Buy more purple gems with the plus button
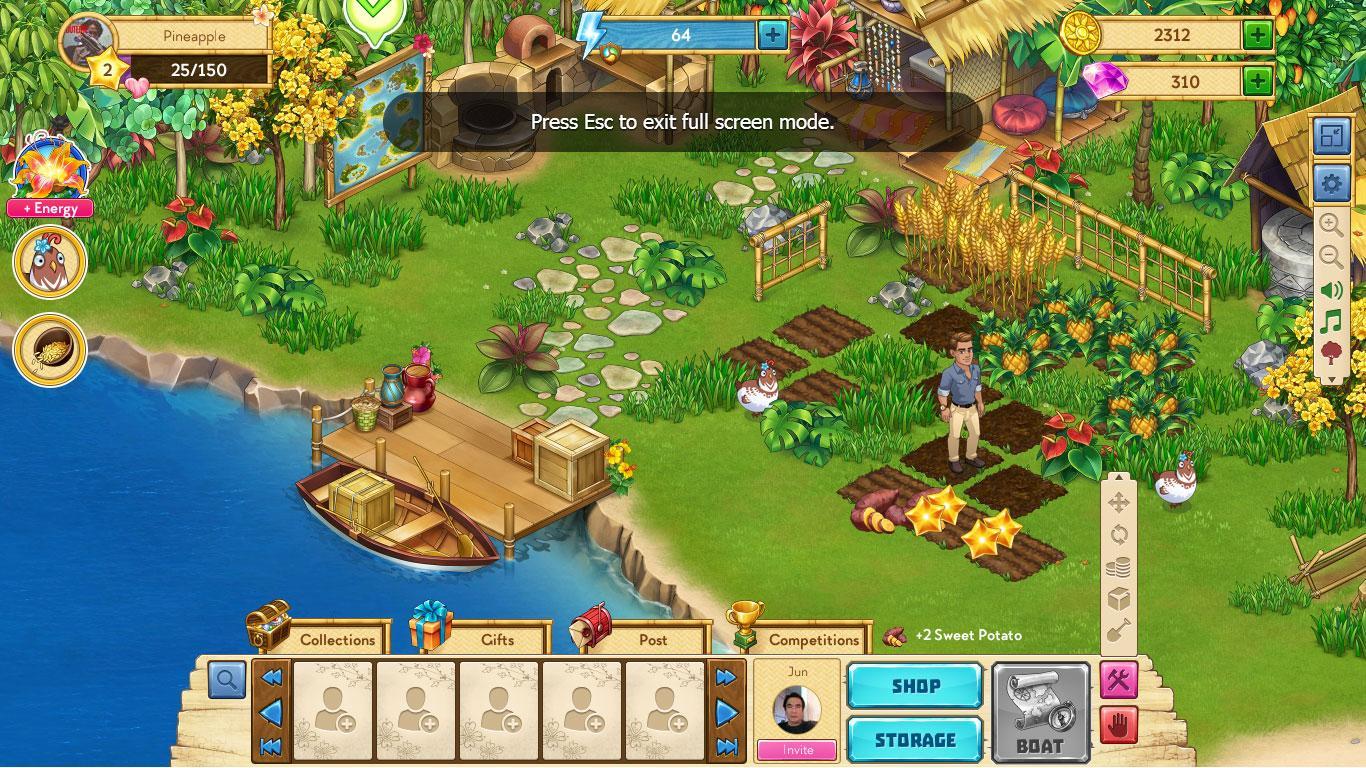 [1257, 81]
